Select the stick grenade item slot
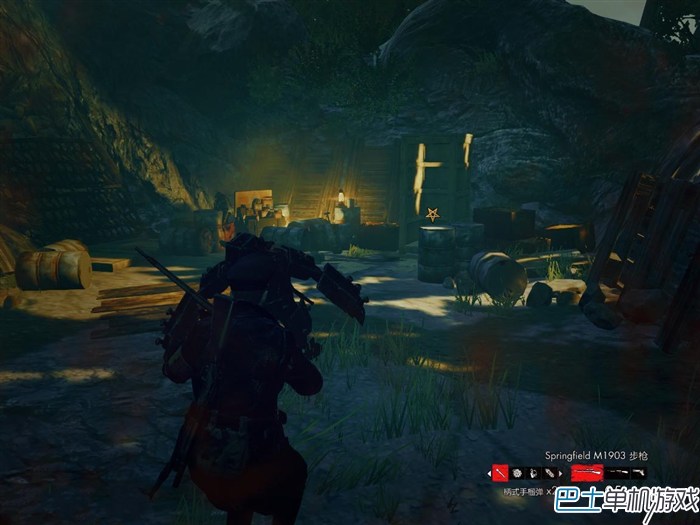Image resolution: width=700 pixels, height=525 pixels. click(x=500, y=472)
